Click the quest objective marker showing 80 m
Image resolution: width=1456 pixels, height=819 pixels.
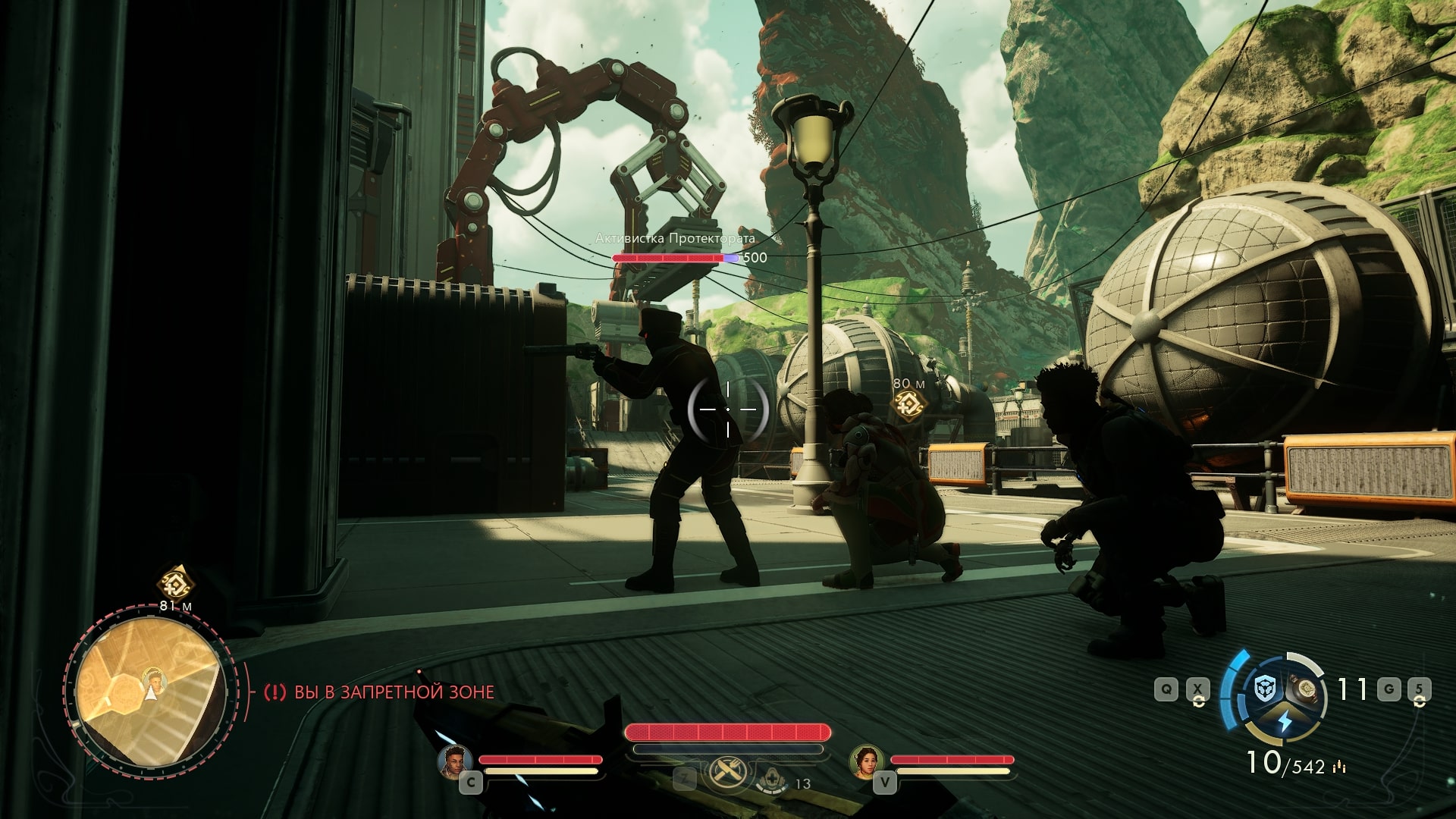click(x=908, y=406)
